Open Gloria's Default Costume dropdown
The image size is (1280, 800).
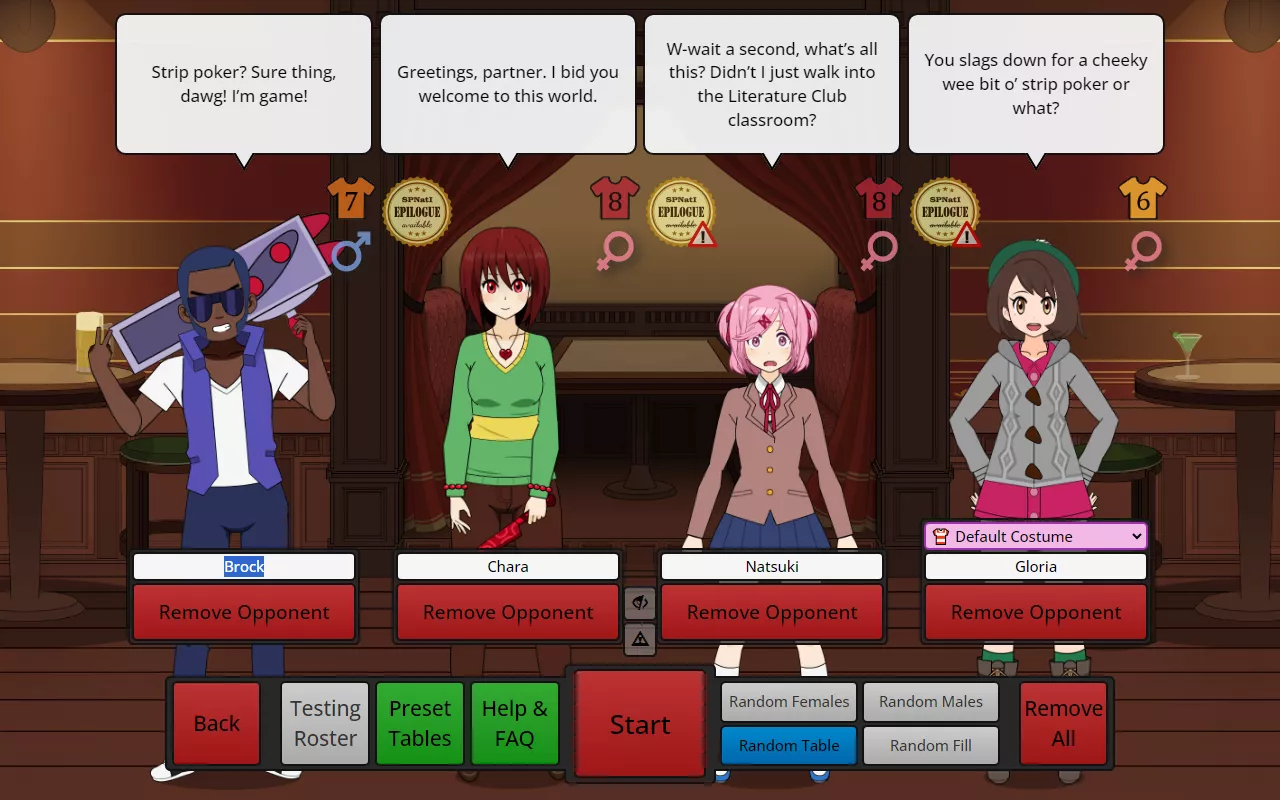[x=1035, y=536]
